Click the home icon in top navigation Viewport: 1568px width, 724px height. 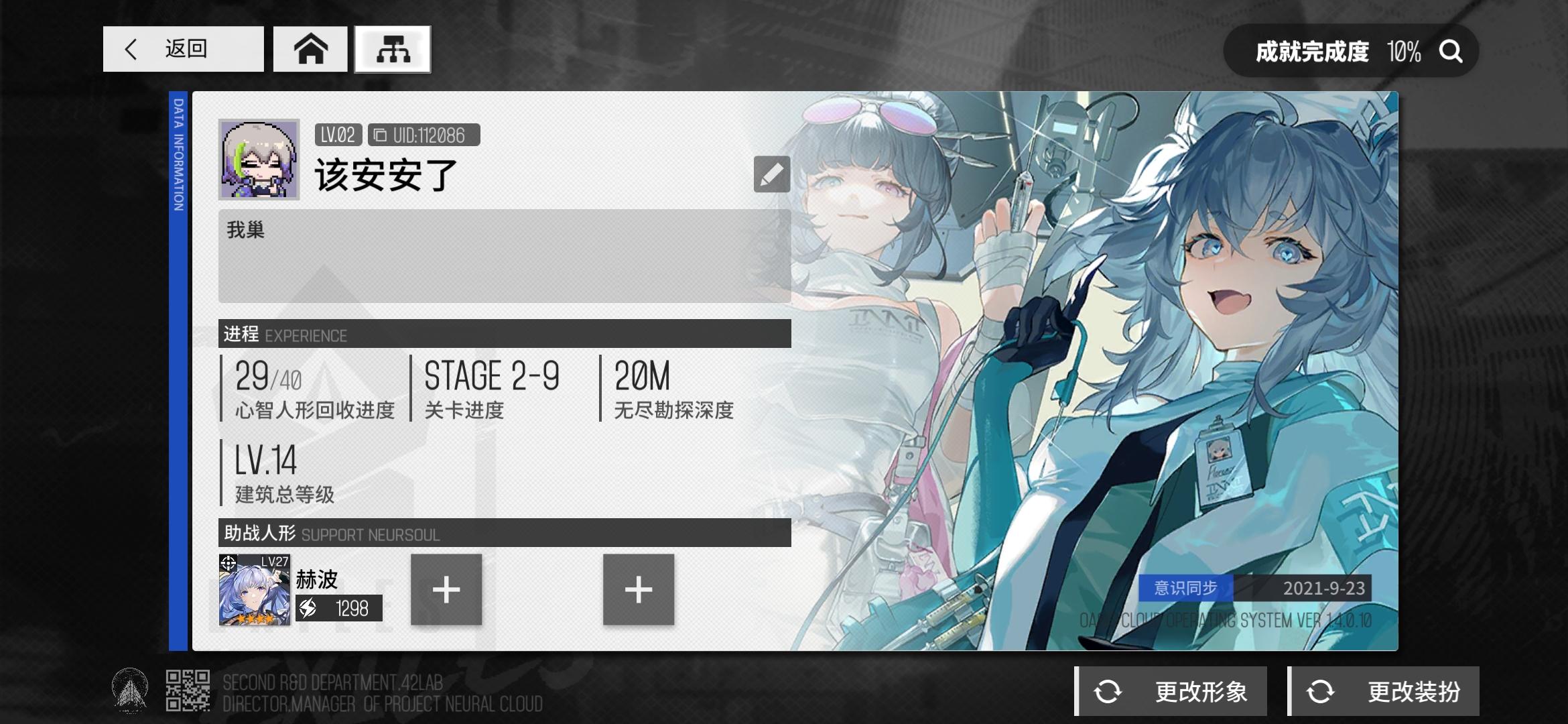click(310, 50)
